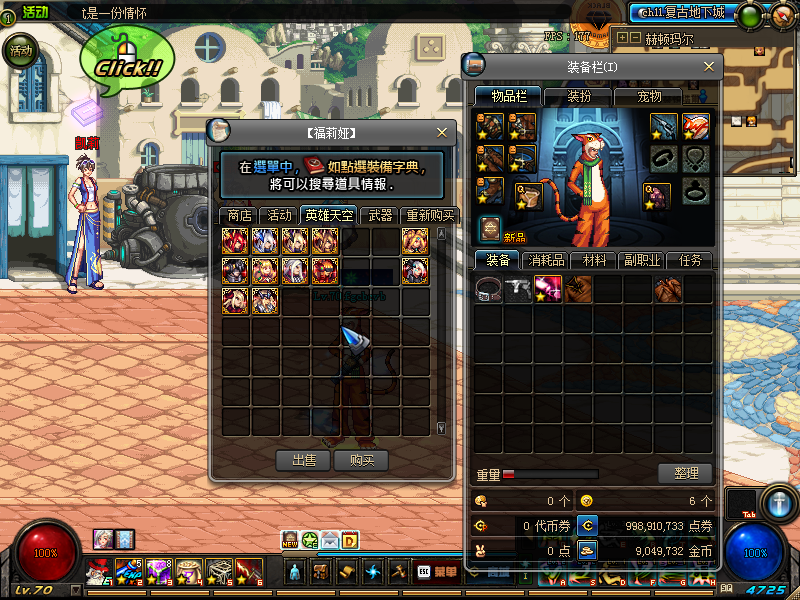Screen dimensions: 800x600
Task: Select the belt item in inventory
Action: click(x=489, y=290)
